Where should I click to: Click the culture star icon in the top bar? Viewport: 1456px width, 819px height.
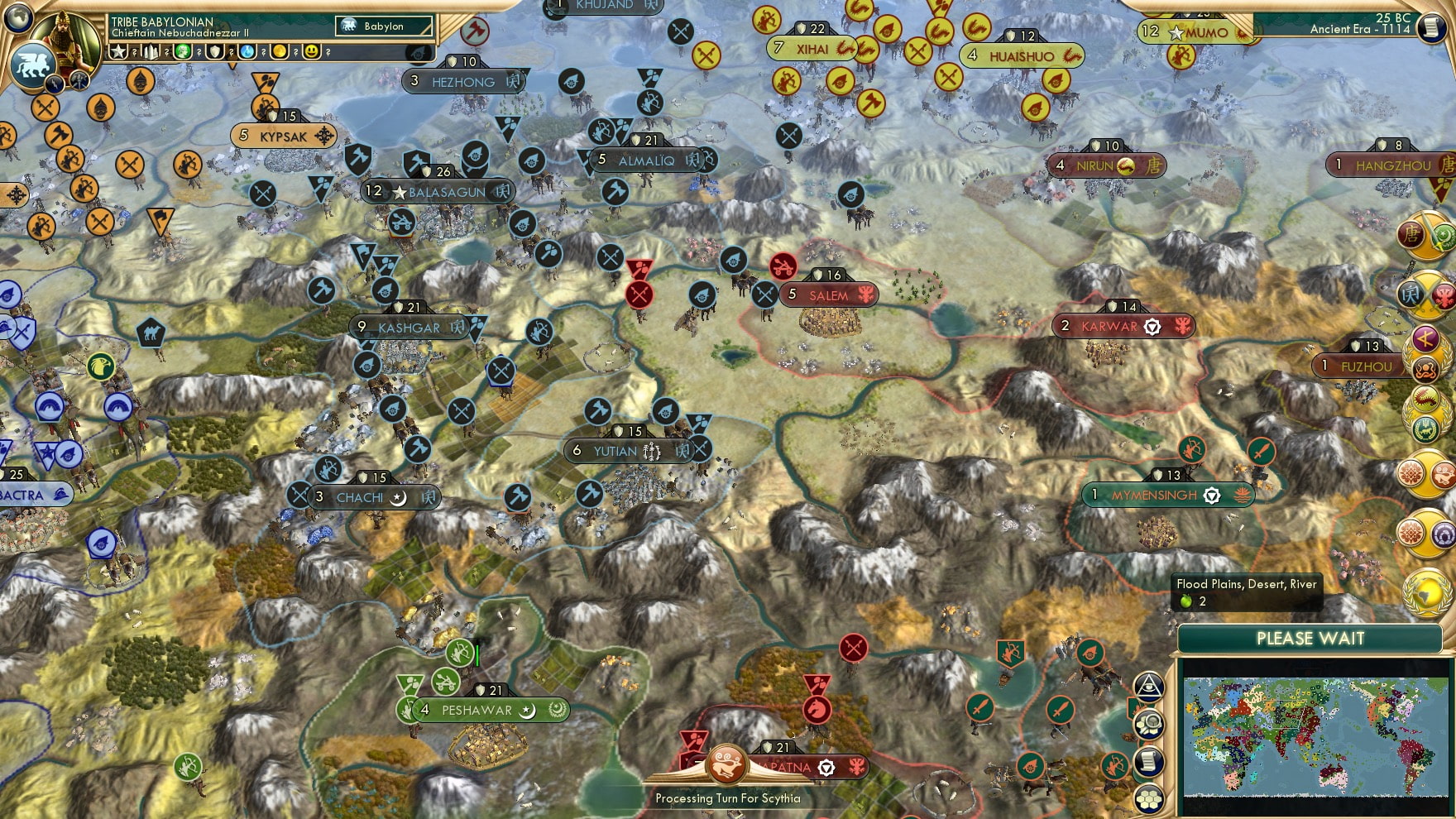point(118,52)
